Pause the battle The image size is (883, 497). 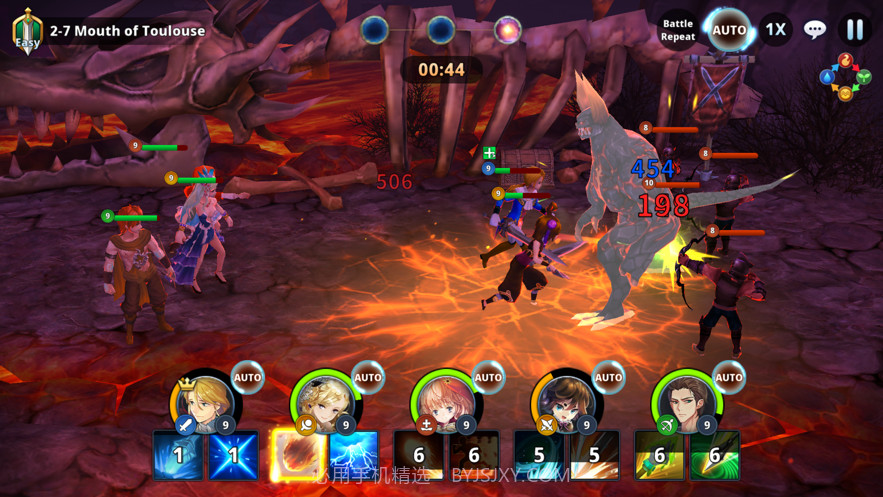(854, 29)
